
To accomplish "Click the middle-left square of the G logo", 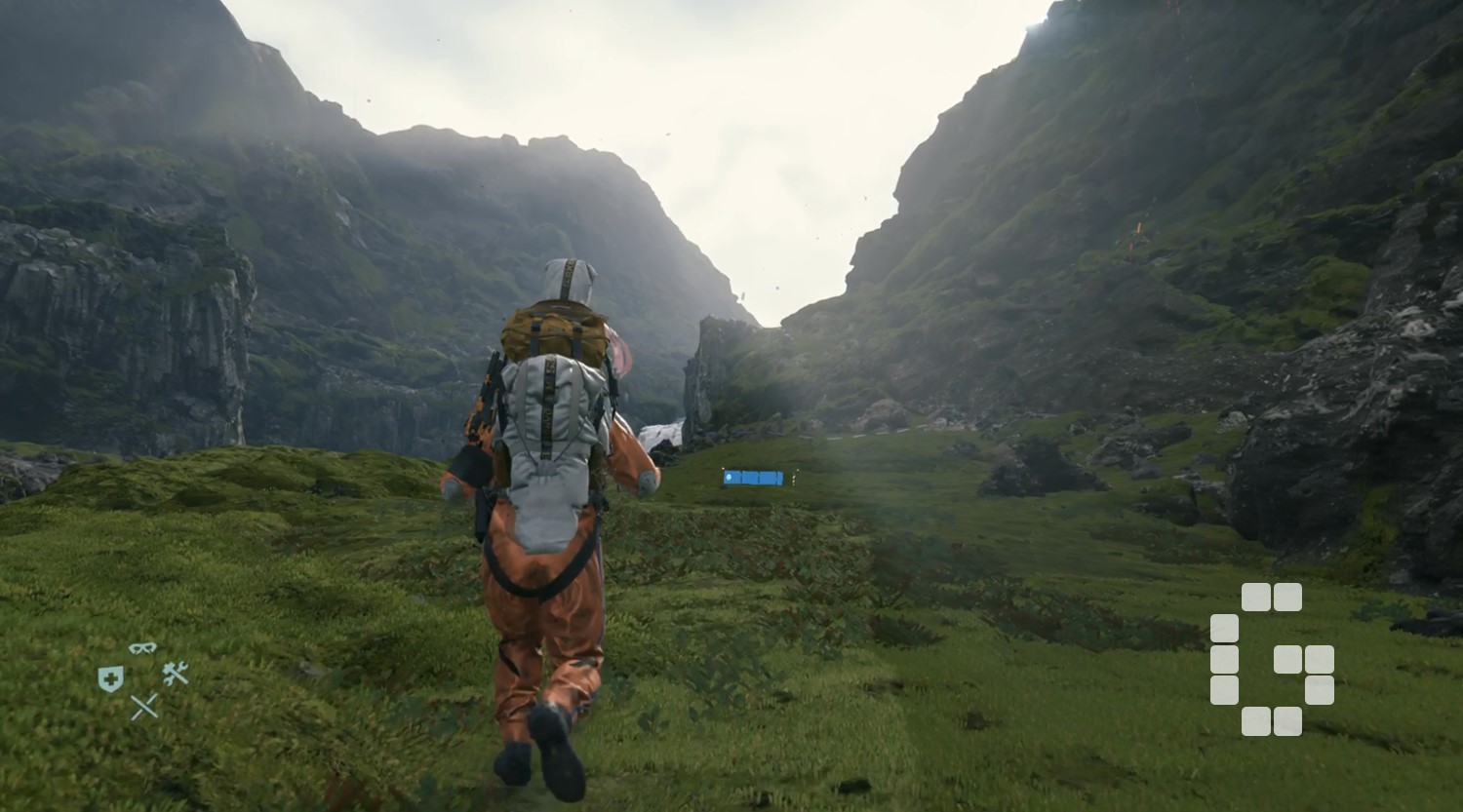I will coord(1225,659).
